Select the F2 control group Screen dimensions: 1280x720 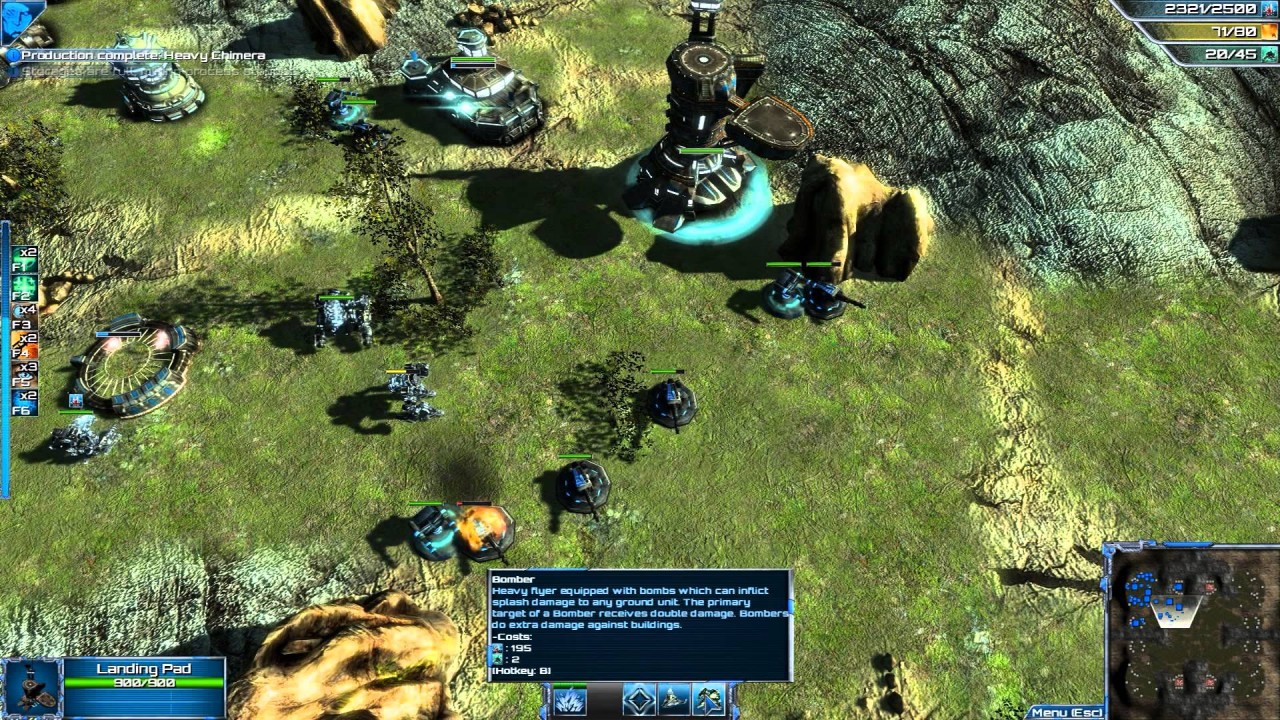click(x=25, y=288)
